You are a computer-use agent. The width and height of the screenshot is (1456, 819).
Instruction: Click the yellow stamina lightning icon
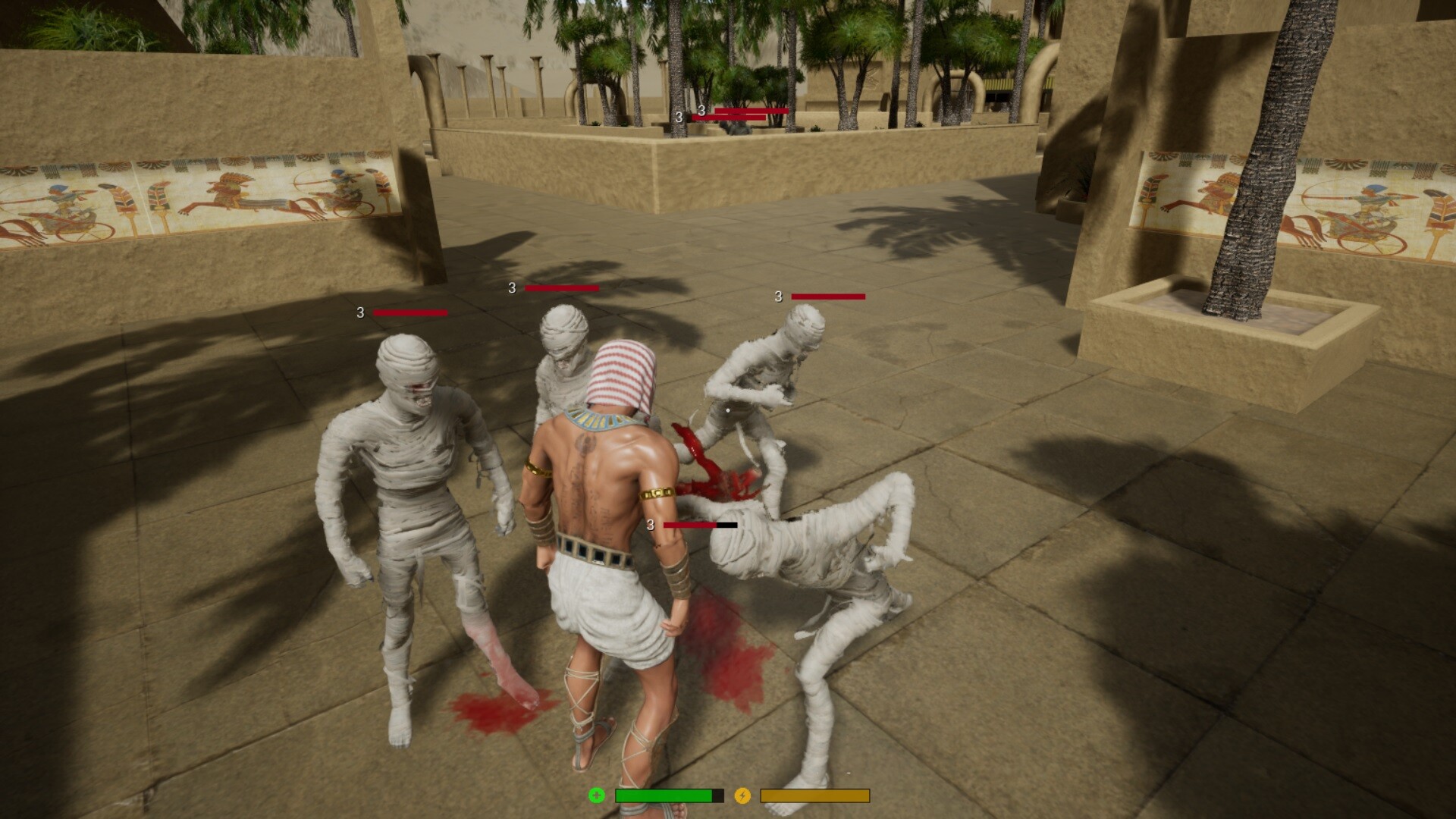(x=742, y=797)
